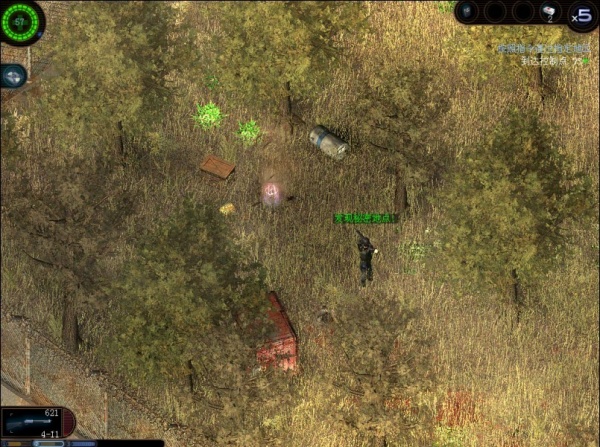Open the round icon below health gauge

pos(12,75)
